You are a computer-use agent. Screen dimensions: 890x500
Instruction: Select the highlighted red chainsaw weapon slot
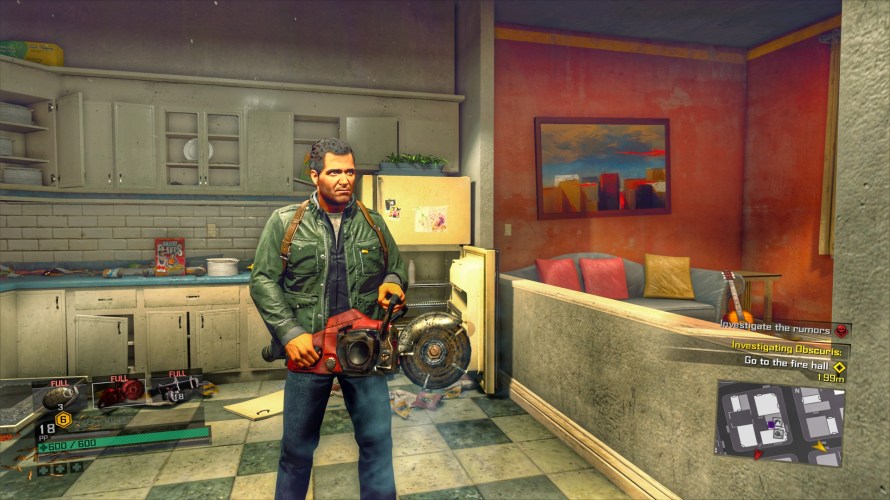(118, 392)
